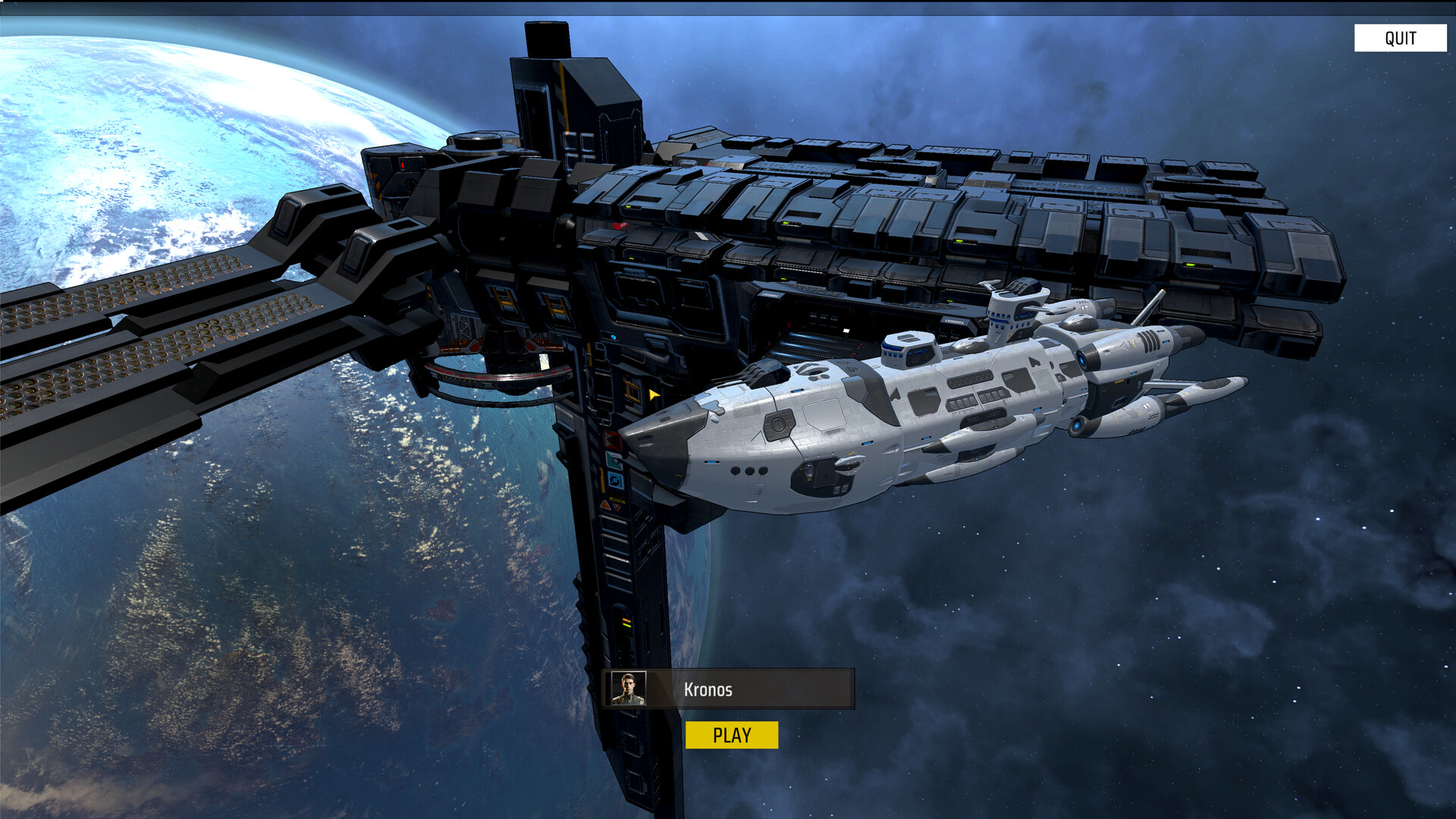The image size is (1456, 819).
Task: Select the Kronos character profile row
Action: point(729,689)
